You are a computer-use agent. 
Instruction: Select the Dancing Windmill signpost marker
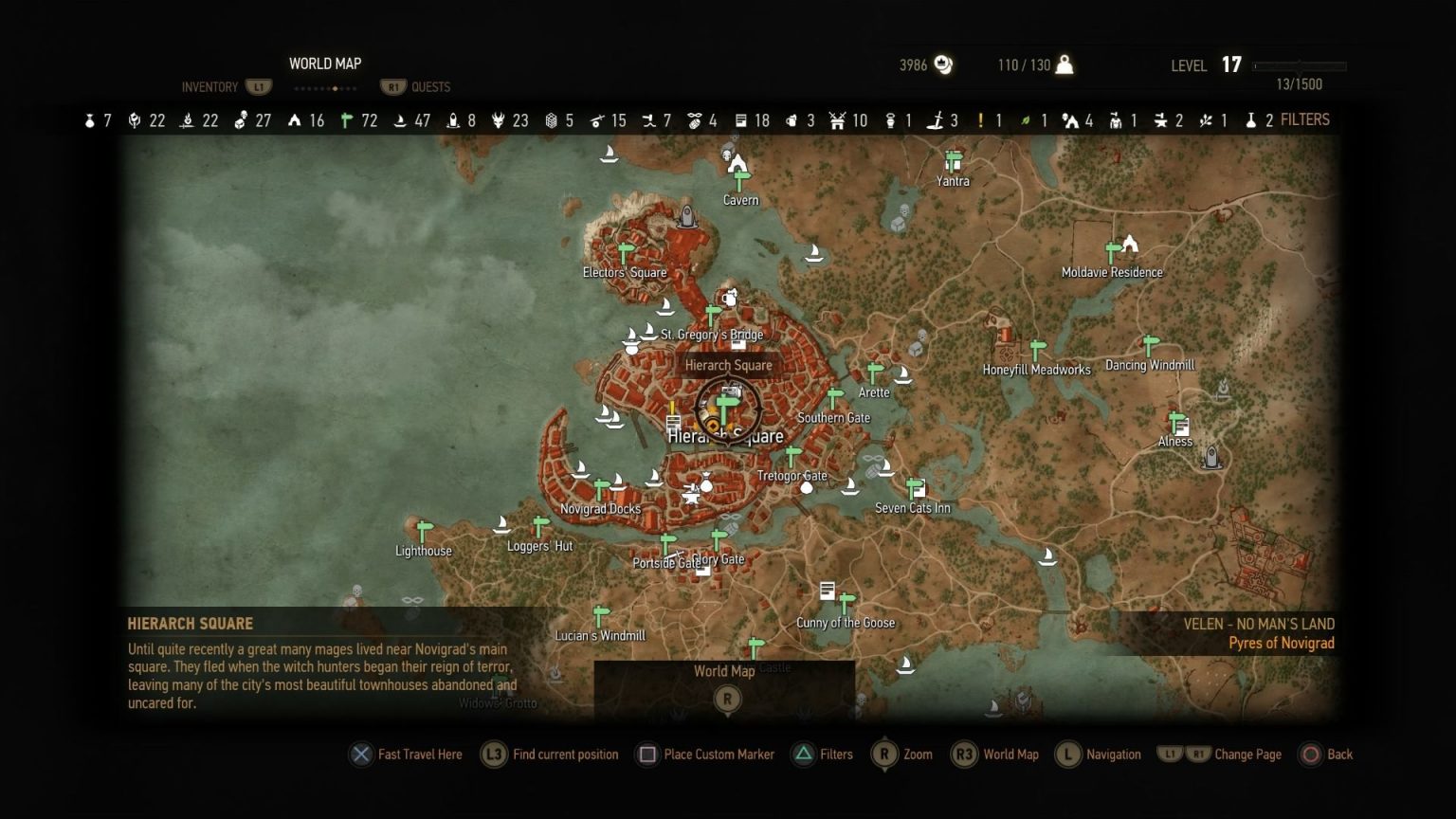pyautogui.click(x=1151, y=346)
